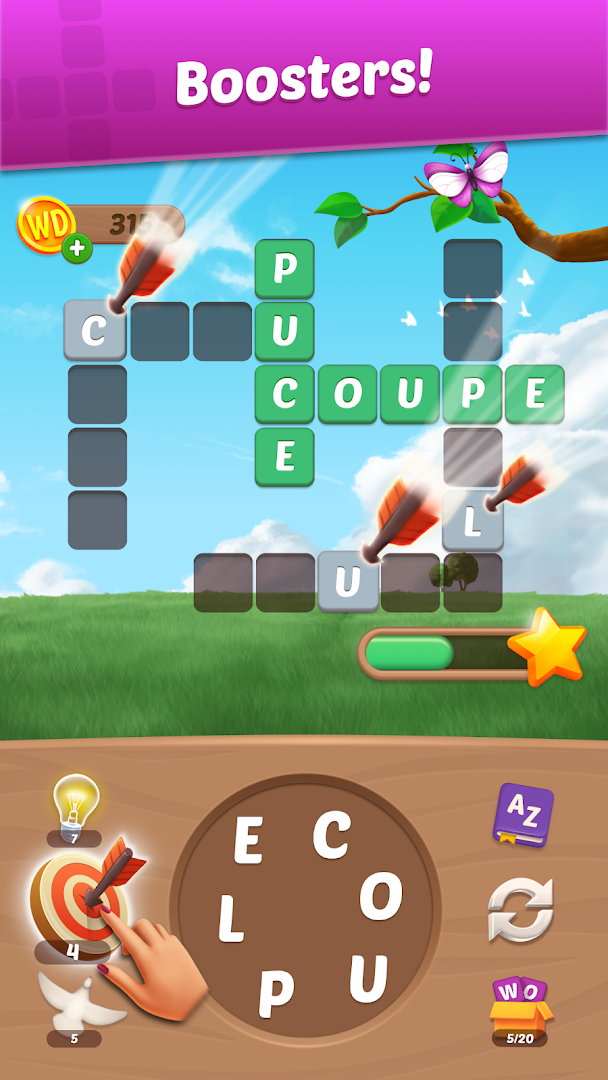608x1080 pixels.
Task: Shuffle the letters with the refresh arrows
Action: [x=520, y=910]
